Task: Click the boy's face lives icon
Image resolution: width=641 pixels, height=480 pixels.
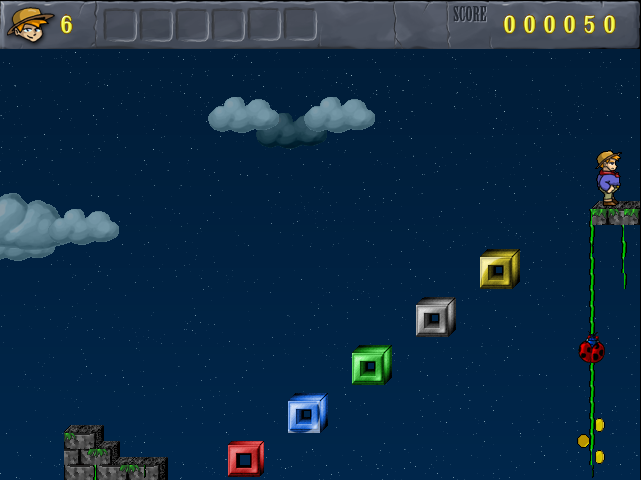Action: [30, 24]
